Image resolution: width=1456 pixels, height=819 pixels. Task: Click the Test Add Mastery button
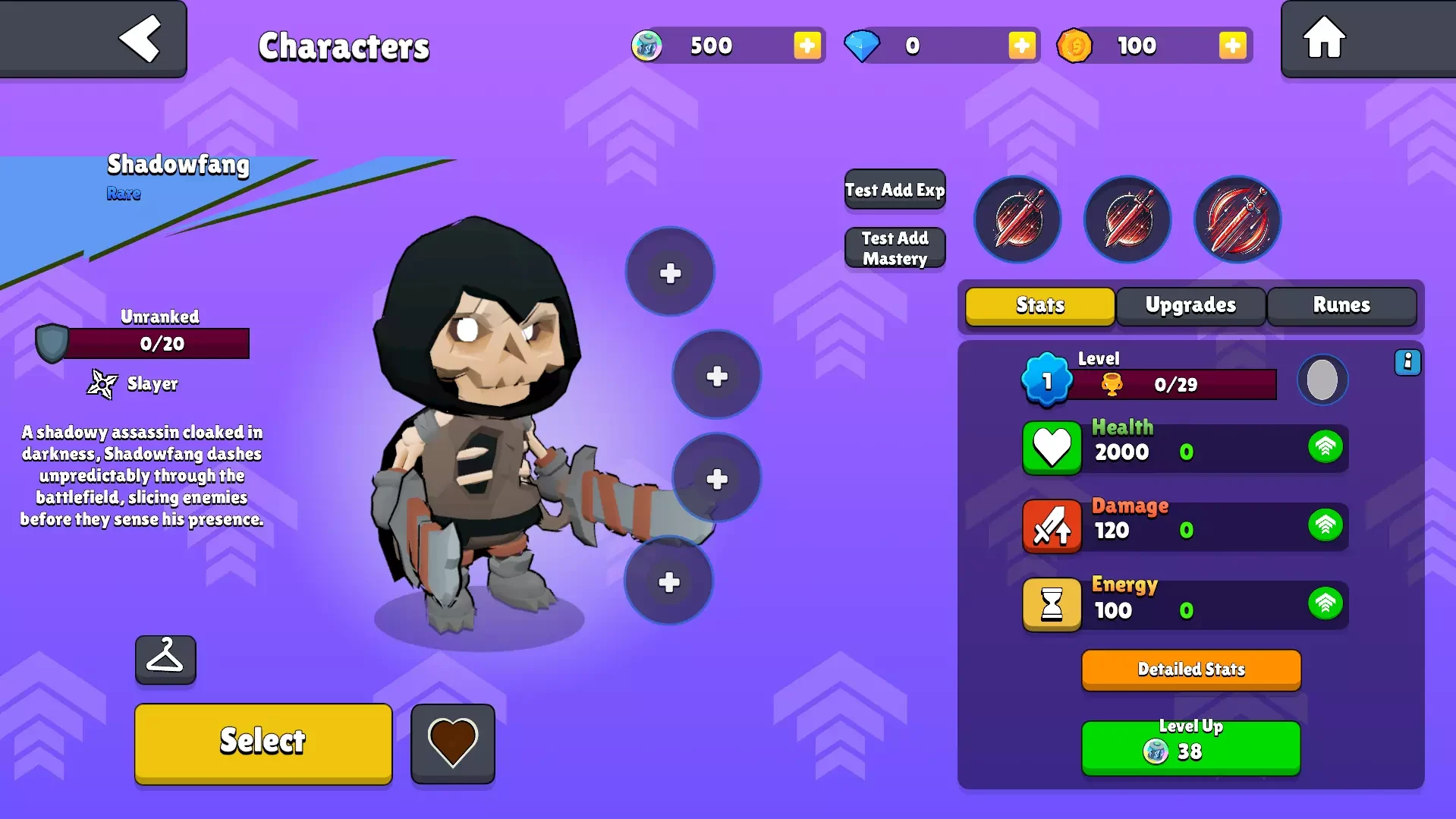895,248
